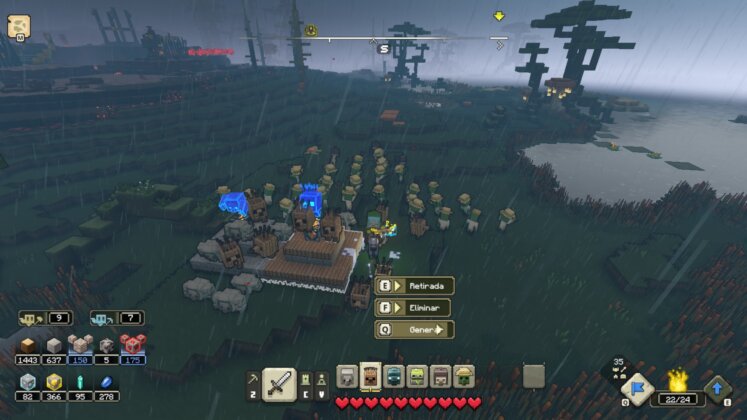Image resolution: width=747 pixels, height=420 pixels.
Task: Select the Eliminar option
Action: click(415, 308)
